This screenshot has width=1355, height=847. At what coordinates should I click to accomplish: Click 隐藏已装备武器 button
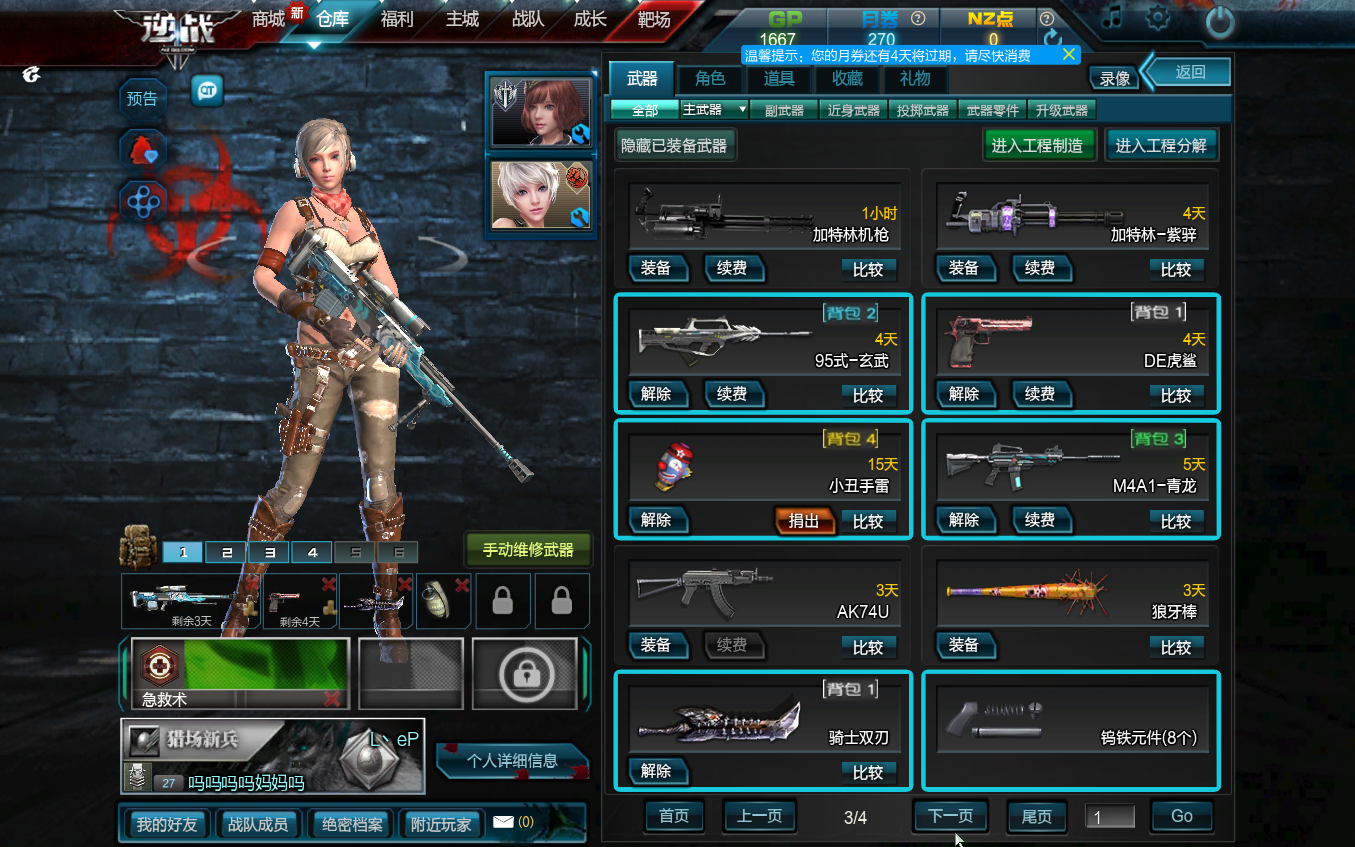click(x=674, y=145)
